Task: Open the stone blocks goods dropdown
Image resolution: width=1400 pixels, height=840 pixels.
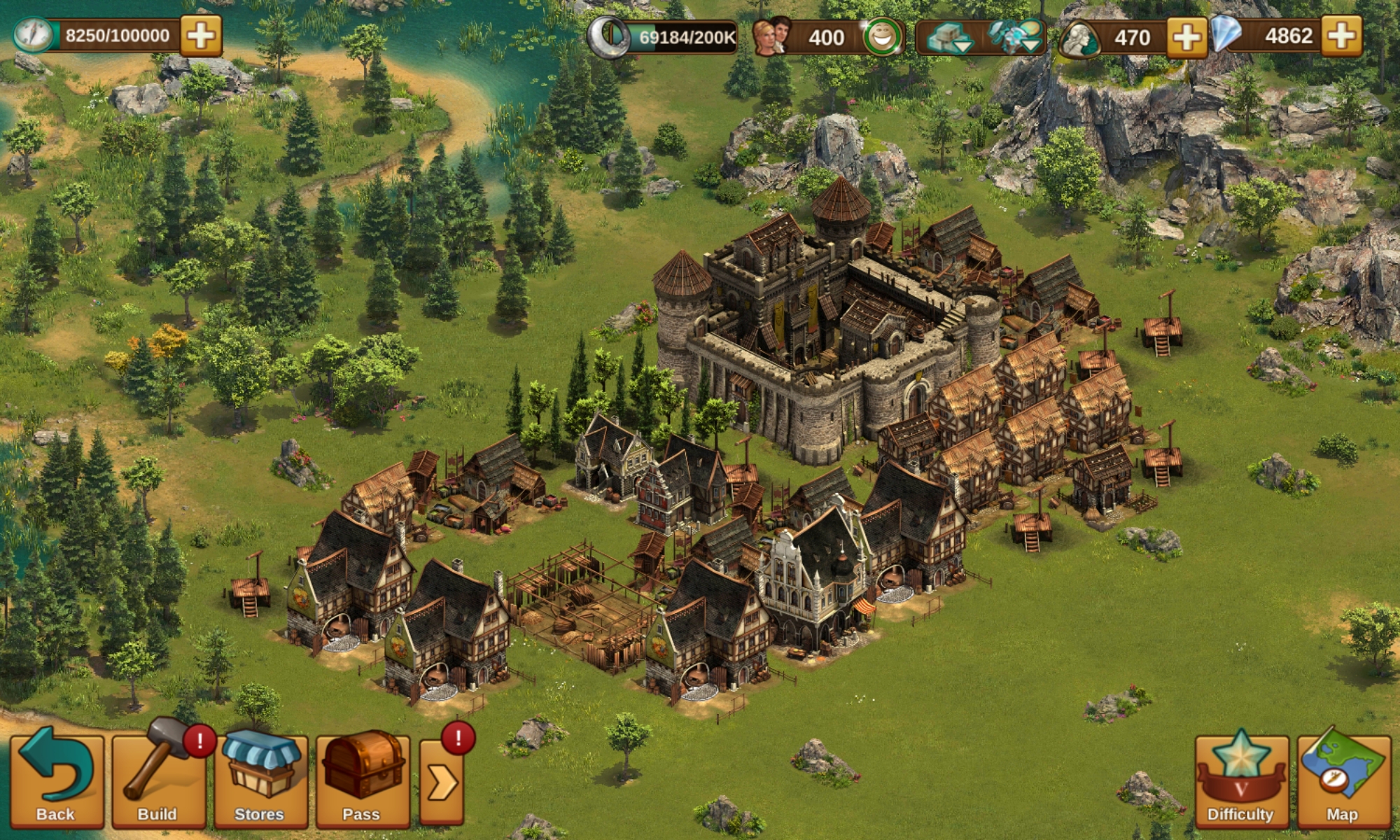Action: pos(950,38)
